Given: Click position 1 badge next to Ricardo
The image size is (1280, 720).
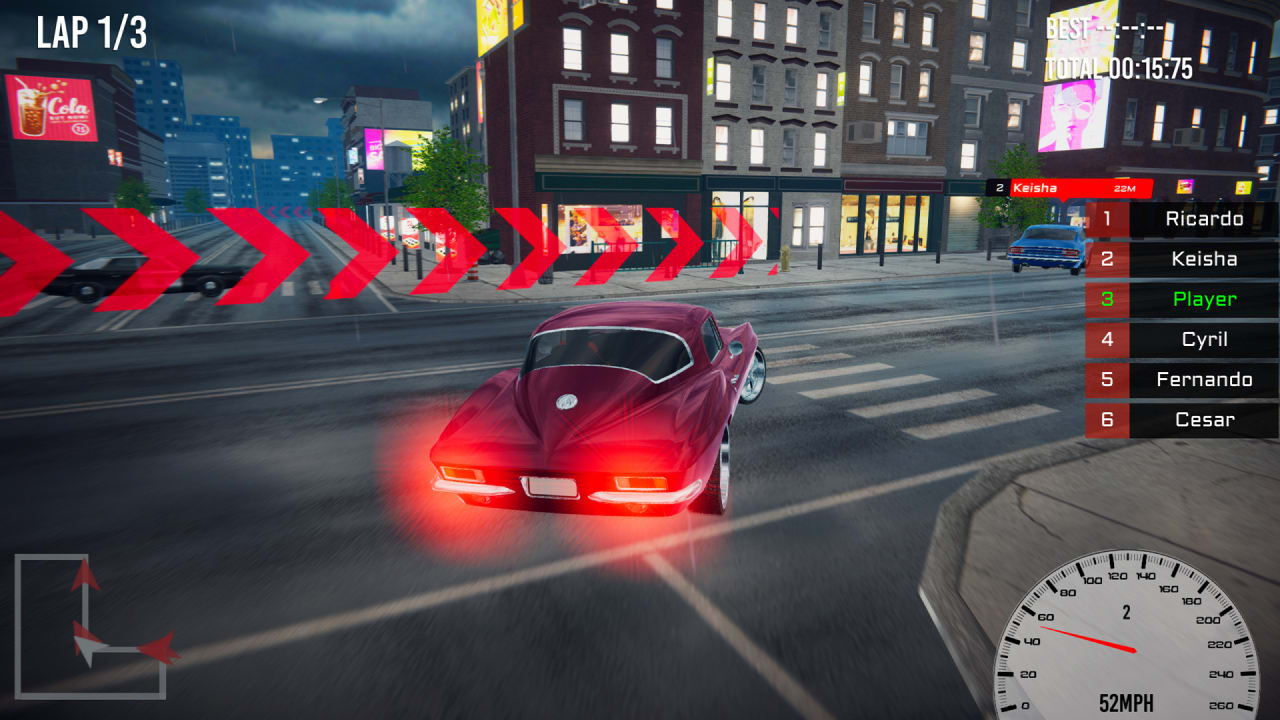Looking at the screenshot, I should pos(1106,220).
